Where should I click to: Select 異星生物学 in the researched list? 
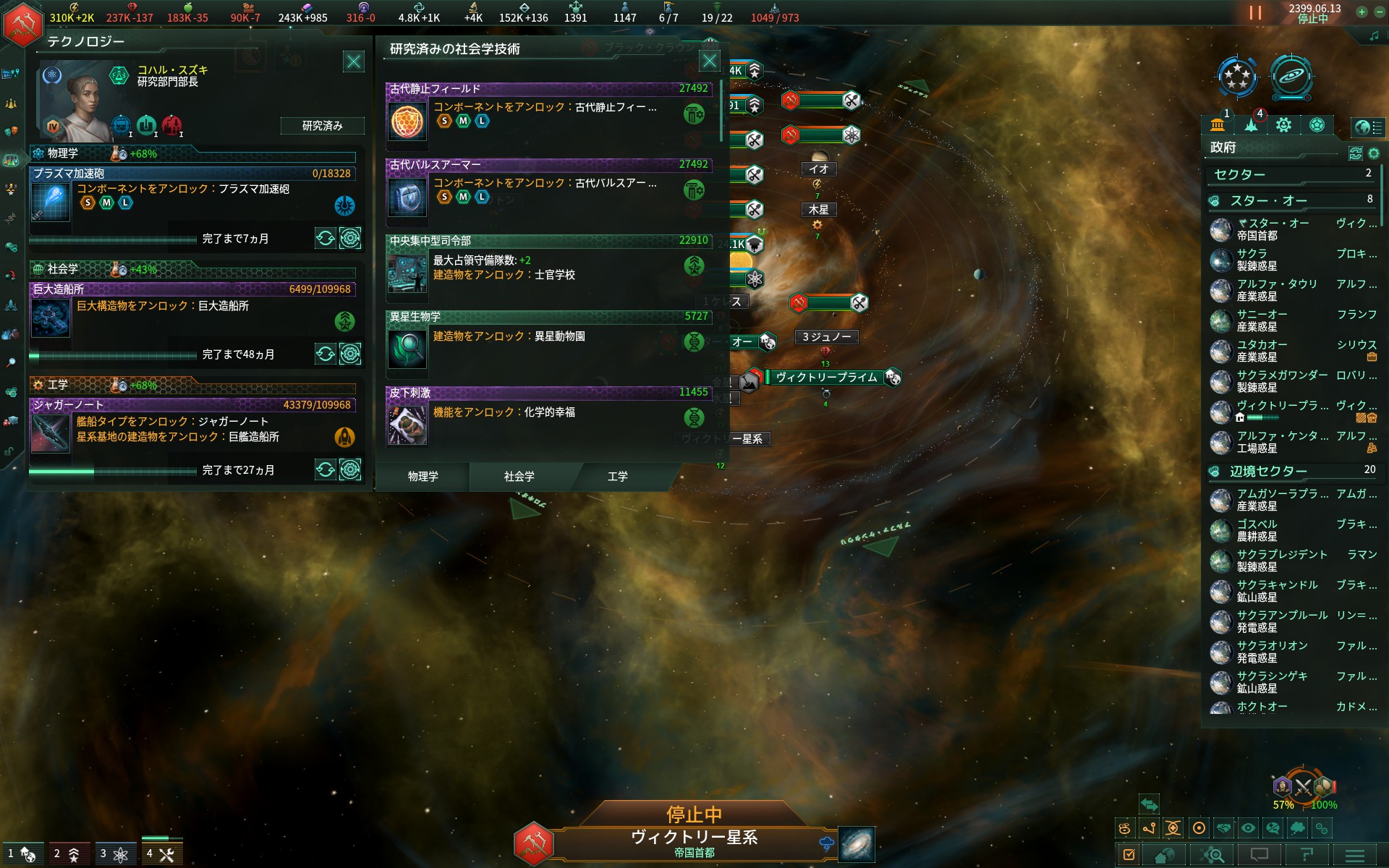pos(548,344)
